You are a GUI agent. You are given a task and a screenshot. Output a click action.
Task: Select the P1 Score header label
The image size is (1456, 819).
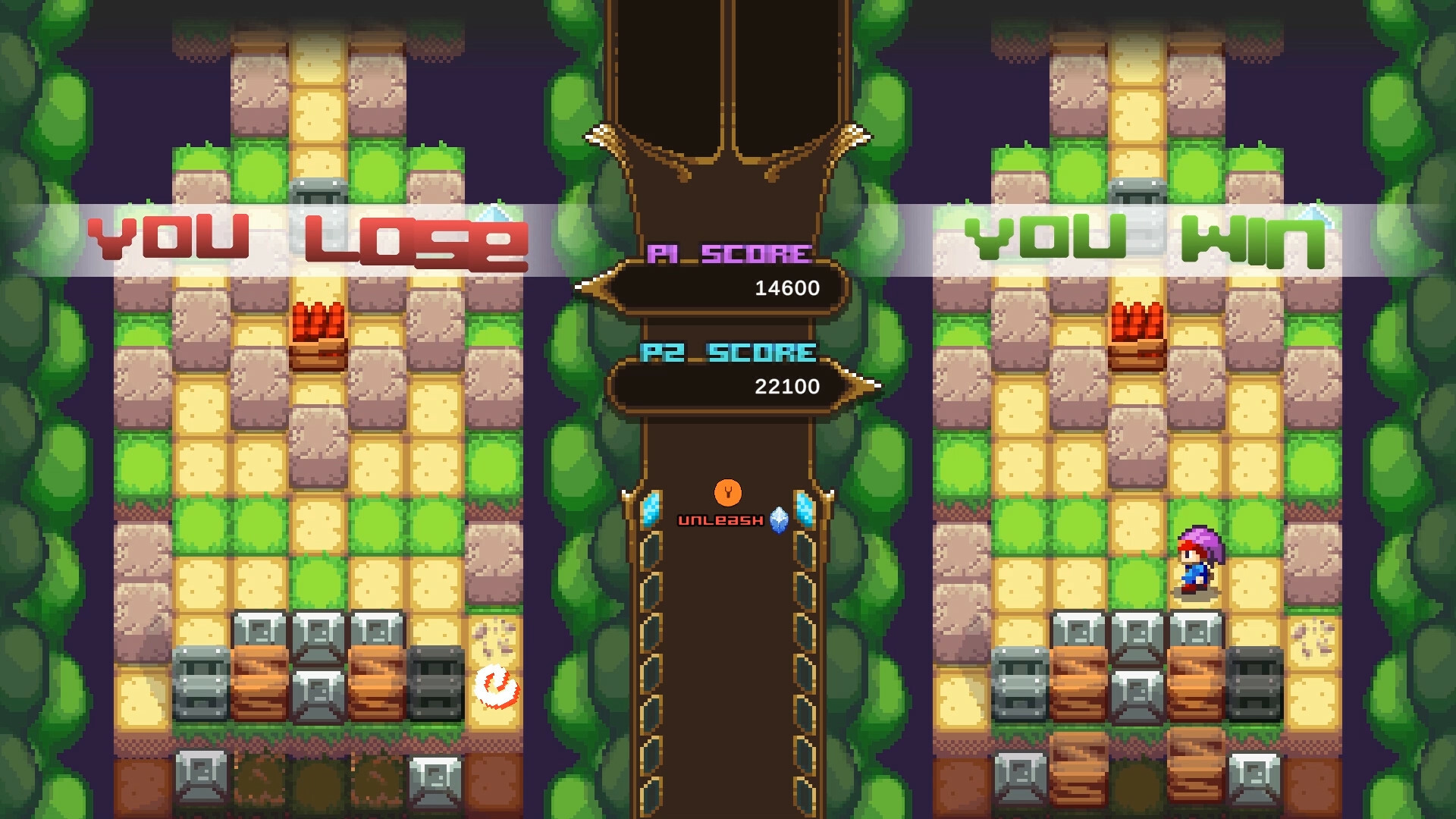(x=729, y=253)
